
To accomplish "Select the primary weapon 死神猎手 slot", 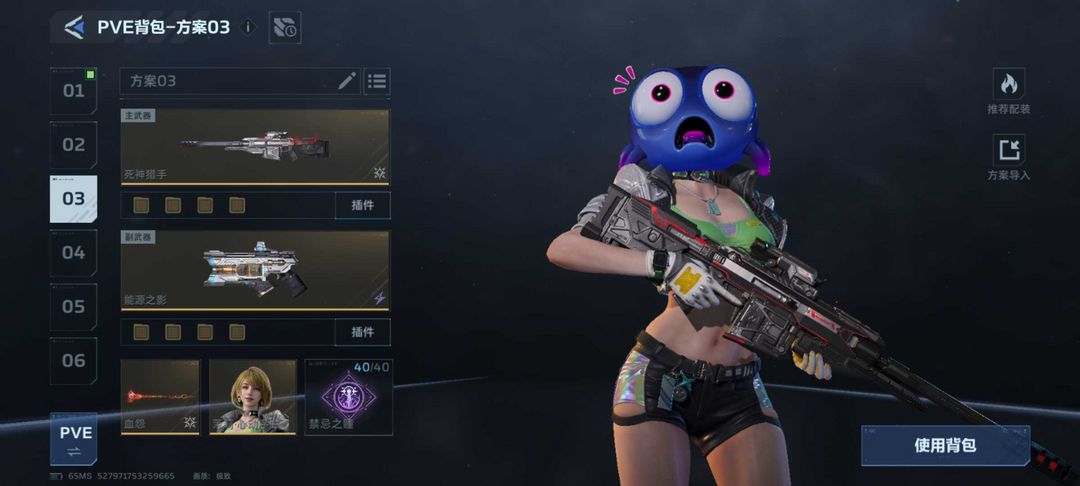I will click(x=255, y=146).
